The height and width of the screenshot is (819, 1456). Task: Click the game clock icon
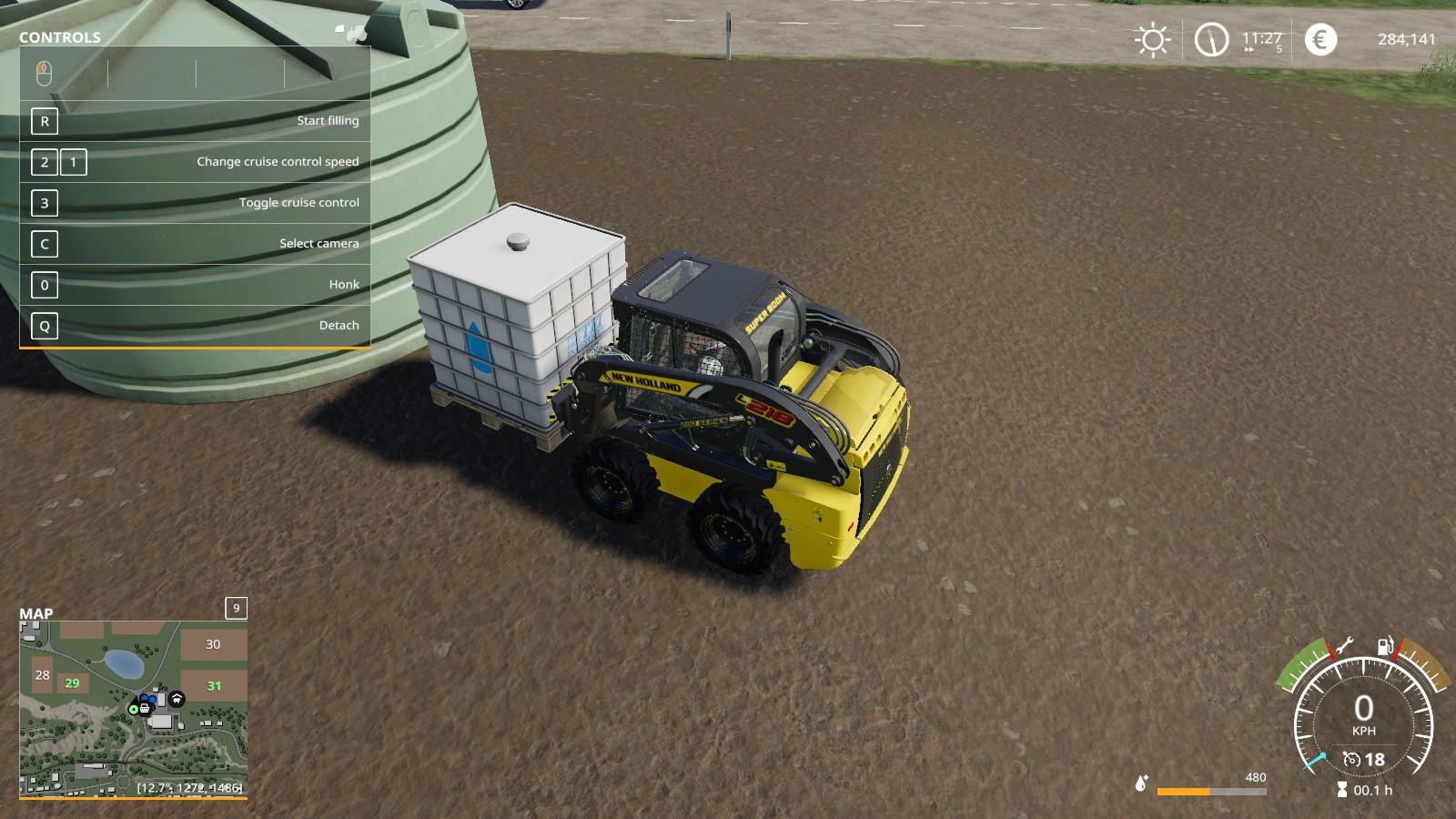pos(1211,40)
